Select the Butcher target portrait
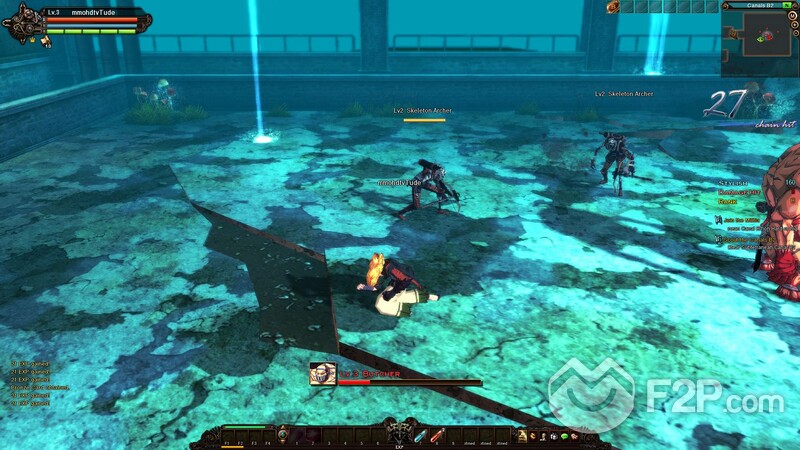800x450 pixels. point(322,374)
